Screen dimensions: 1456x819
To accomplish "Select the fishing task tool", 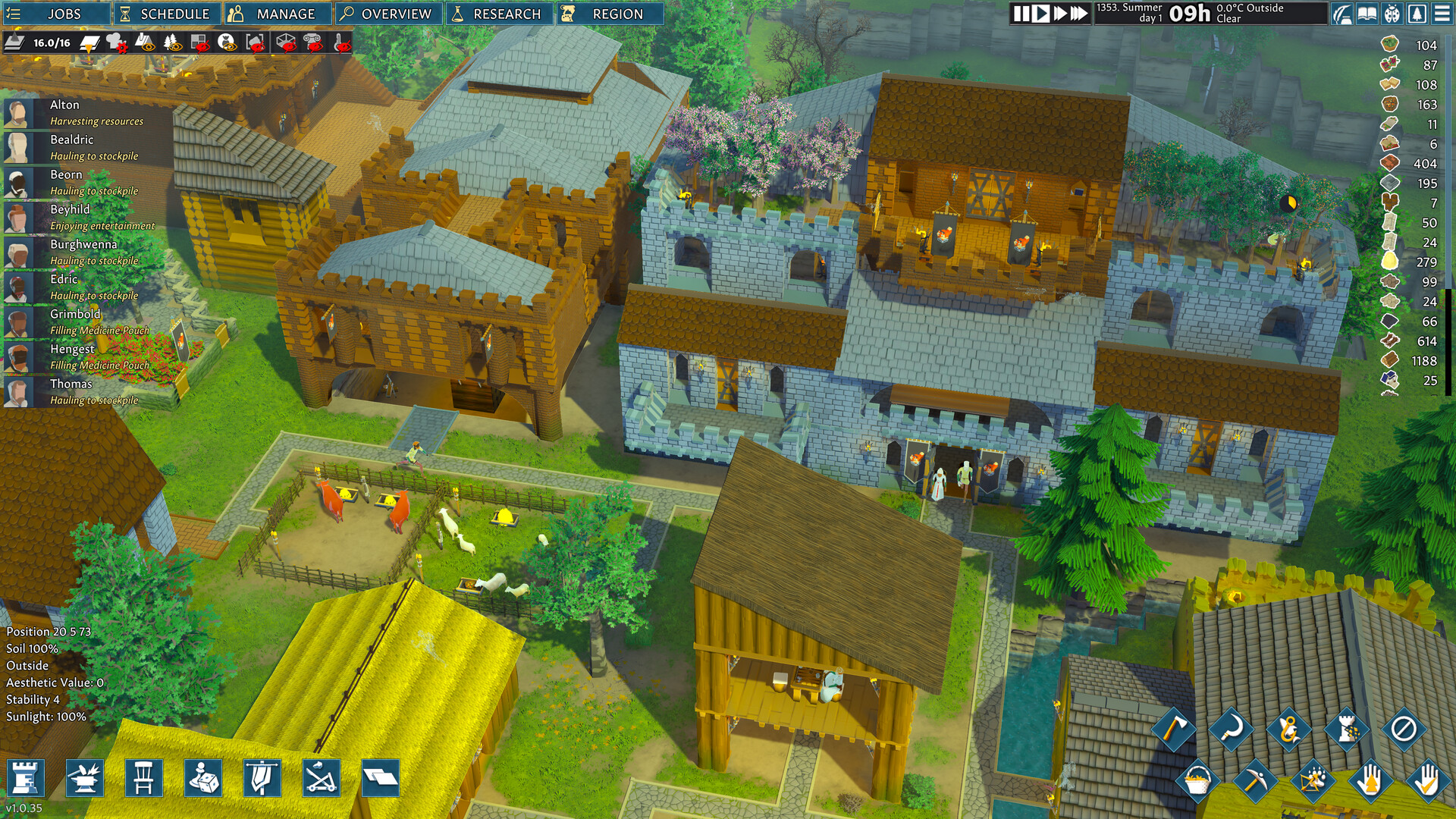I will (1289, 730).
